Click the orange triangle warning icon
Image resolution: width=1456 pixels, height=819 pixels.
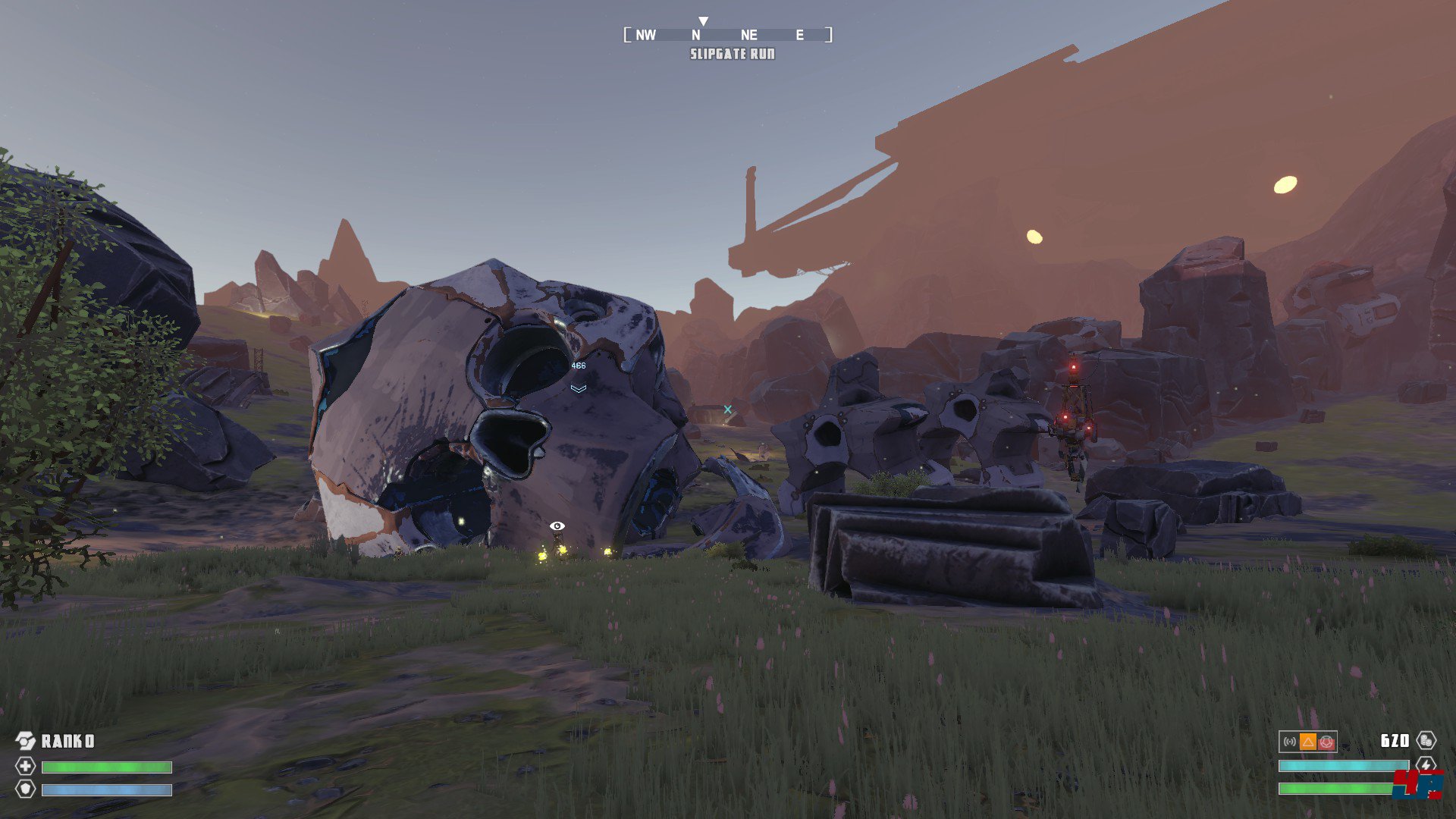coord(1308,742)
